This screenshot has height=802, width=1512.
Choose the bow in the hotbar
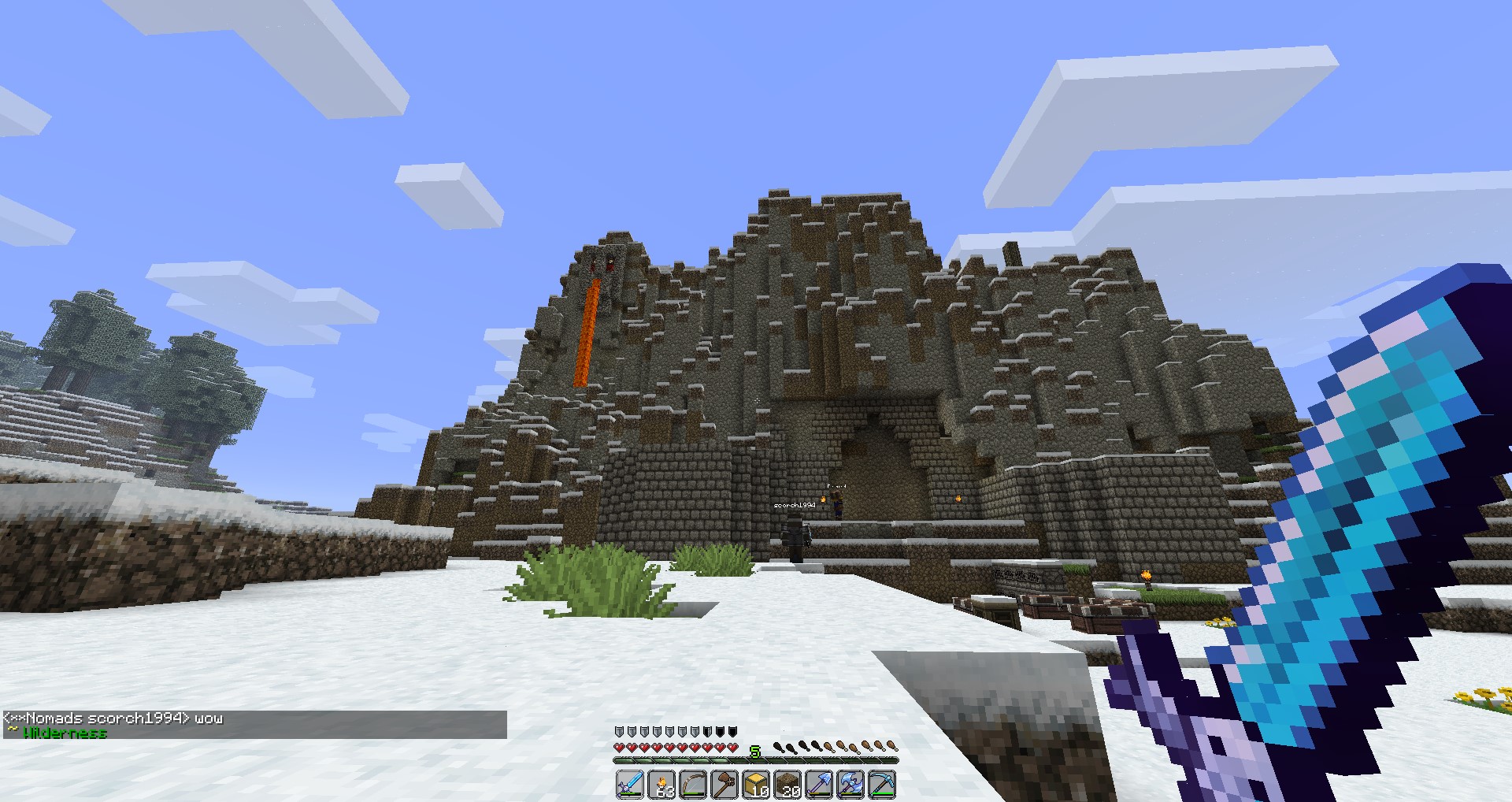pyautogui.click(x=693, y=785)
